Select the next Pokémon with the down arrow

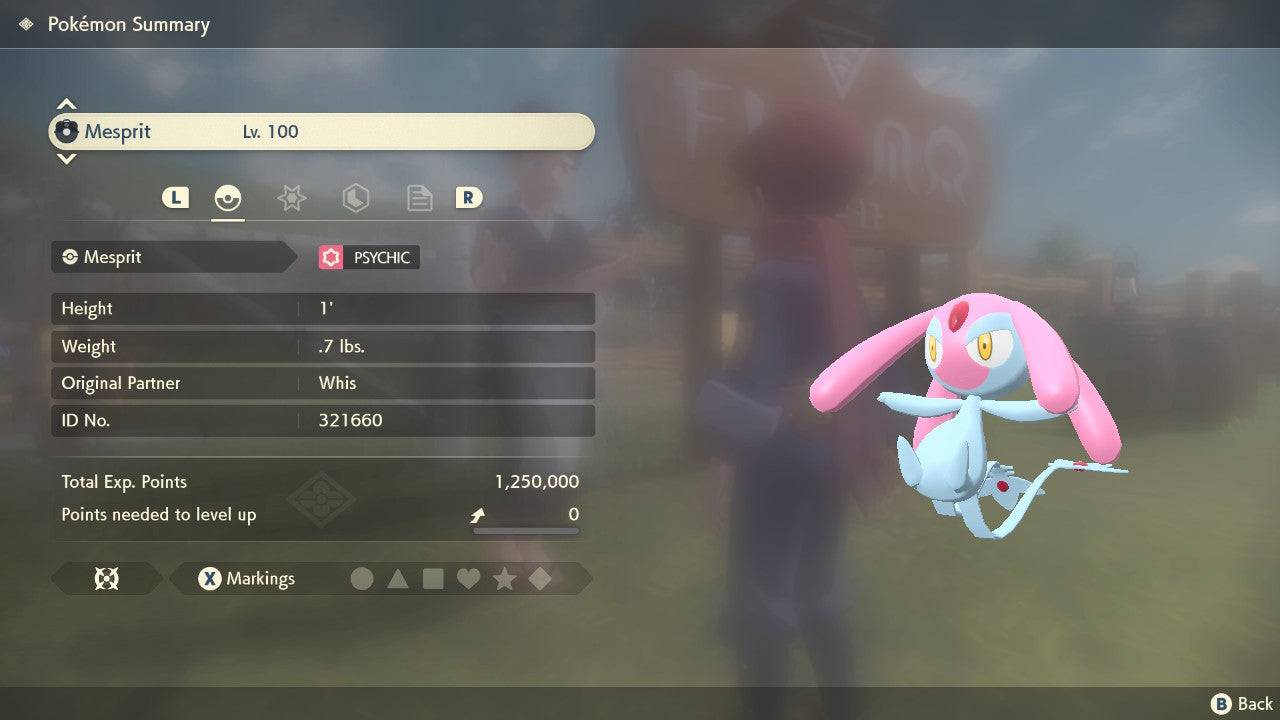[x=66, y=158]
